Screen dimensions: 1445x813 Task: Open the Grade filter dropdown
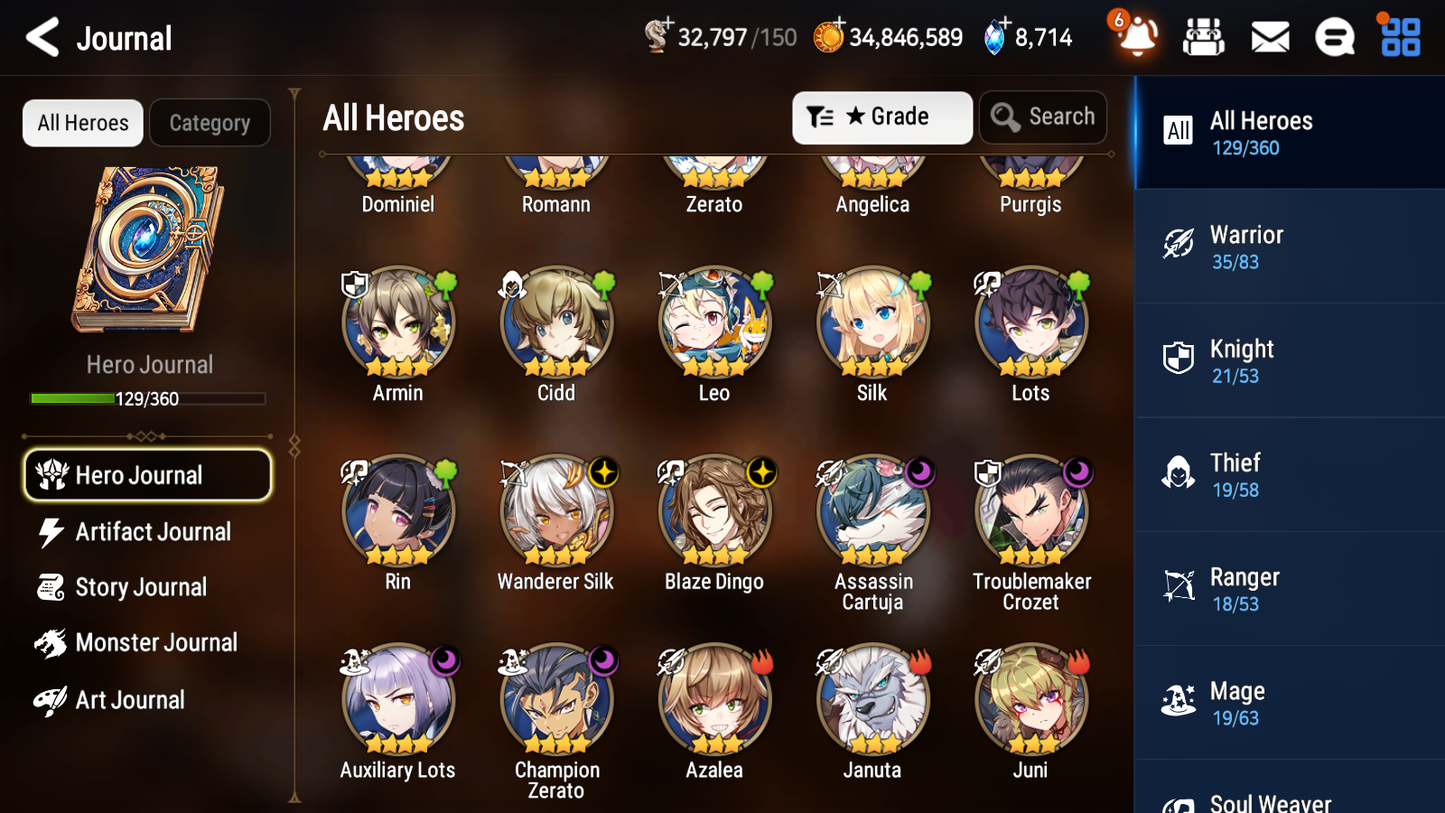coord(881,117)
